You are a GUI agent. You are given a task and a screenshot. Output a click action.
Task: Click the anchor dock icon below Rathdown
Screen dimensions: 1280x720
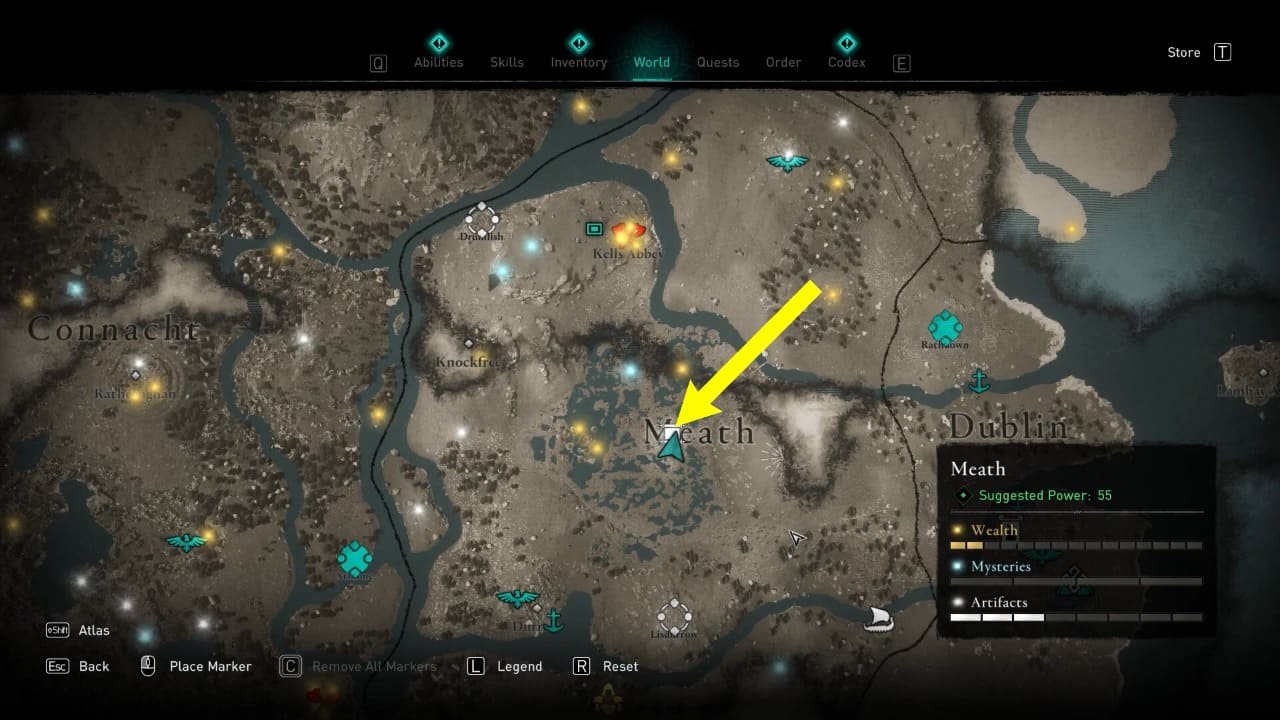pos(981,381)
